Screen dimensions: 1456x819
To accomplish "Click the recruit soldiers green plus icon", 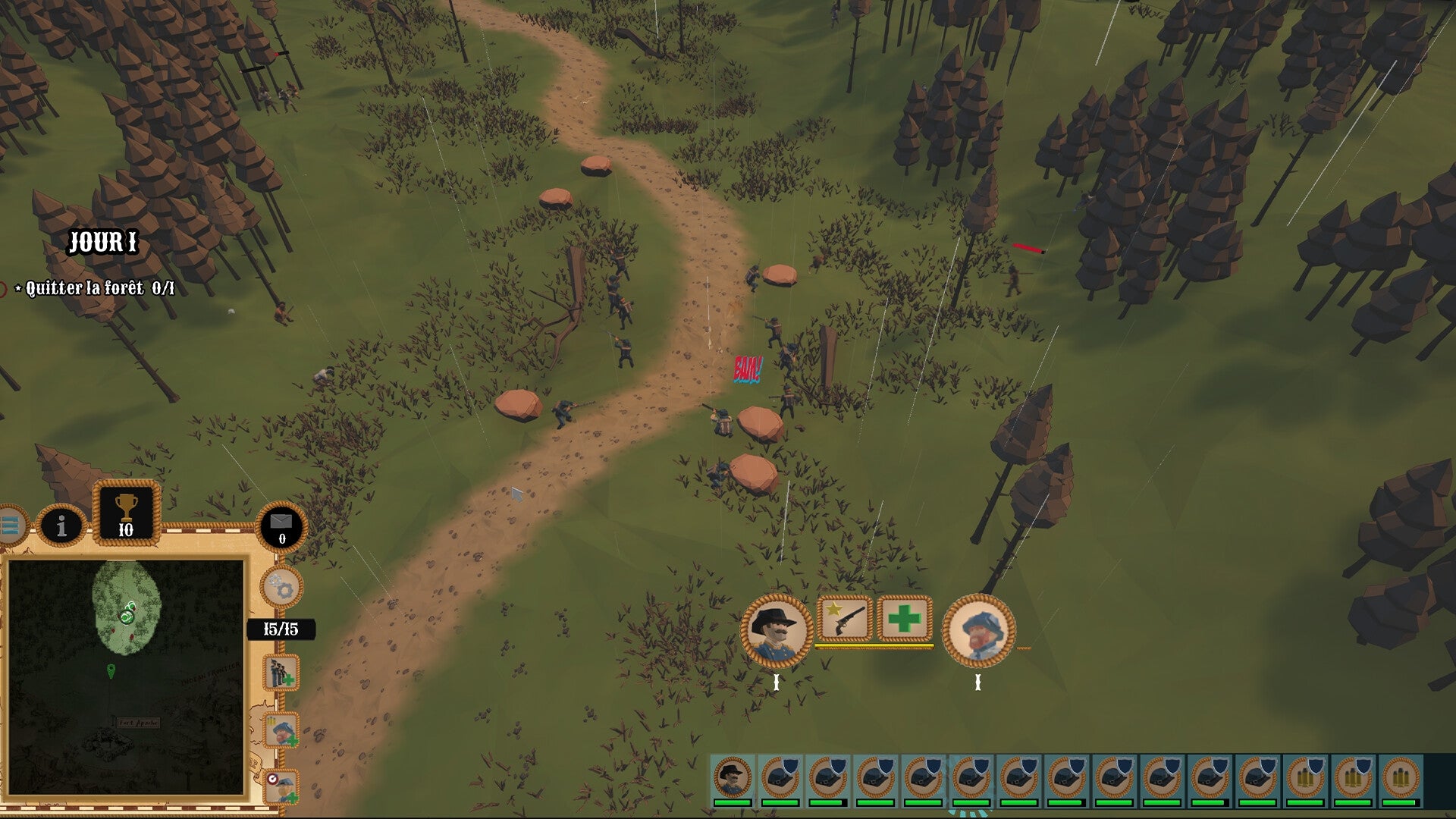I will pos(280,673).
